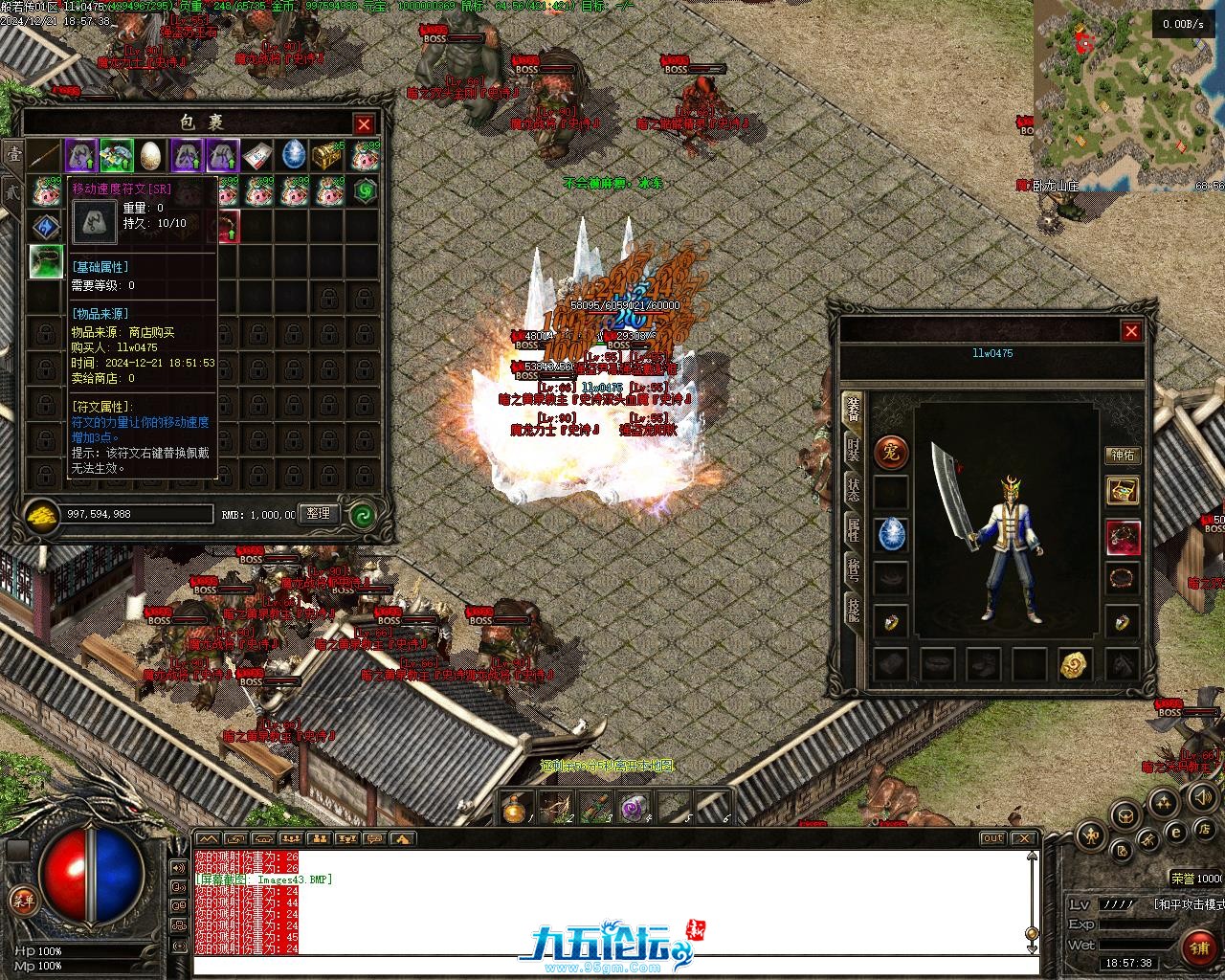Select the spear item in the first bag slot
The height and width of the screenshot is (980, 1225).
pyautogui.click(x=45, y=155)
